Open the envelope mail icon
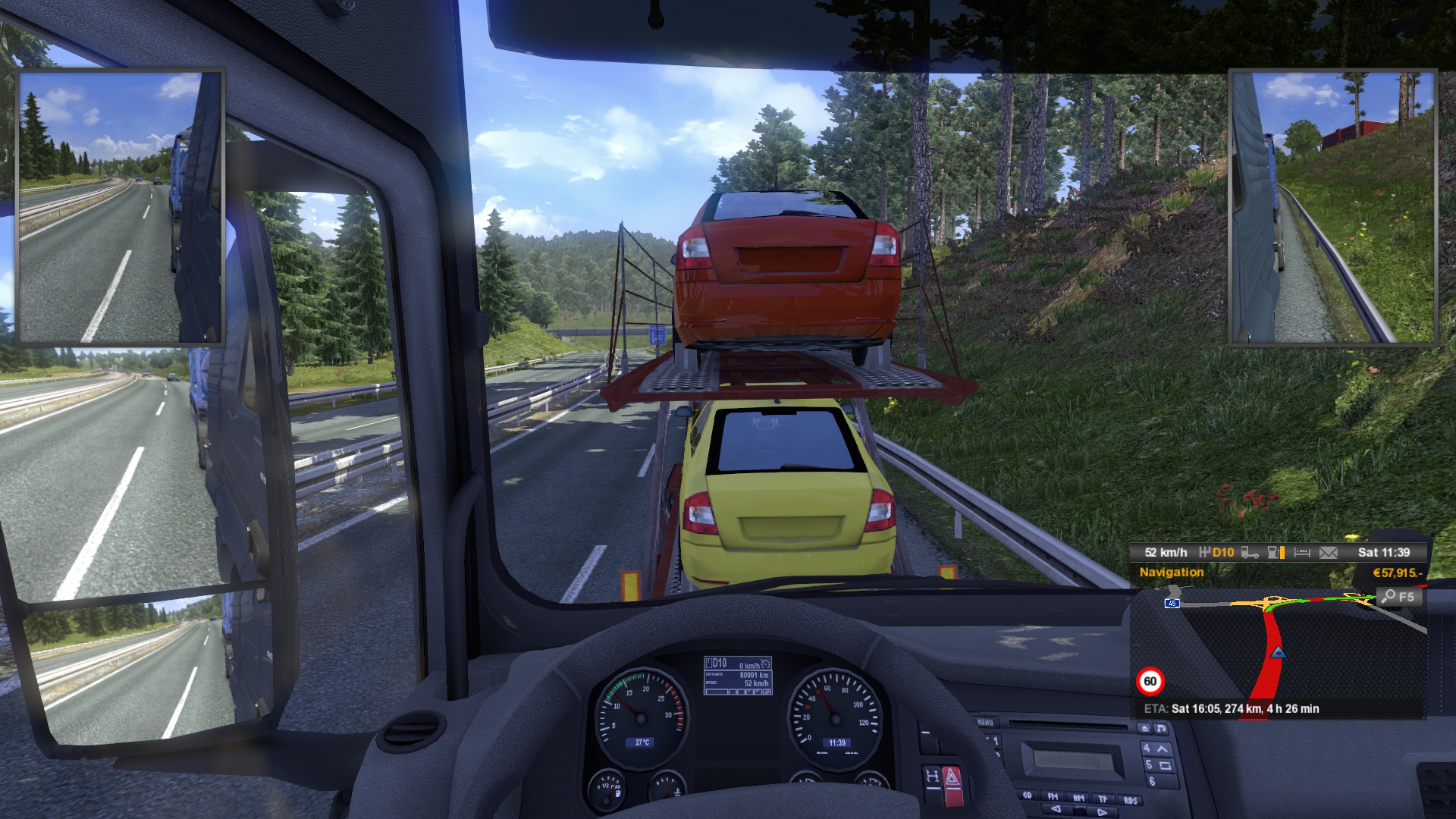1456x819 pixels. (1329, 553)
